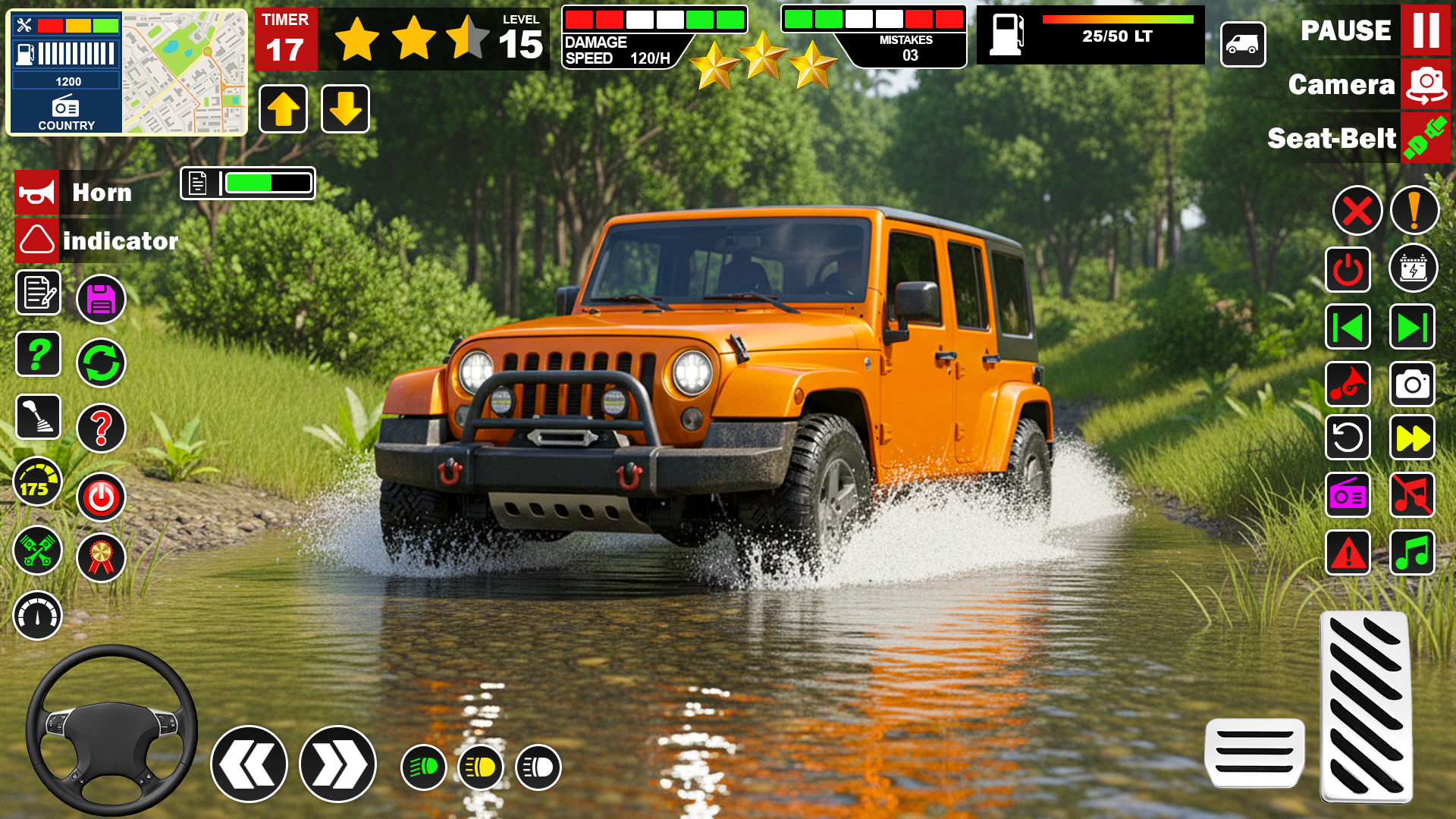Select the green refresh arrows icon

pos(101,363)
